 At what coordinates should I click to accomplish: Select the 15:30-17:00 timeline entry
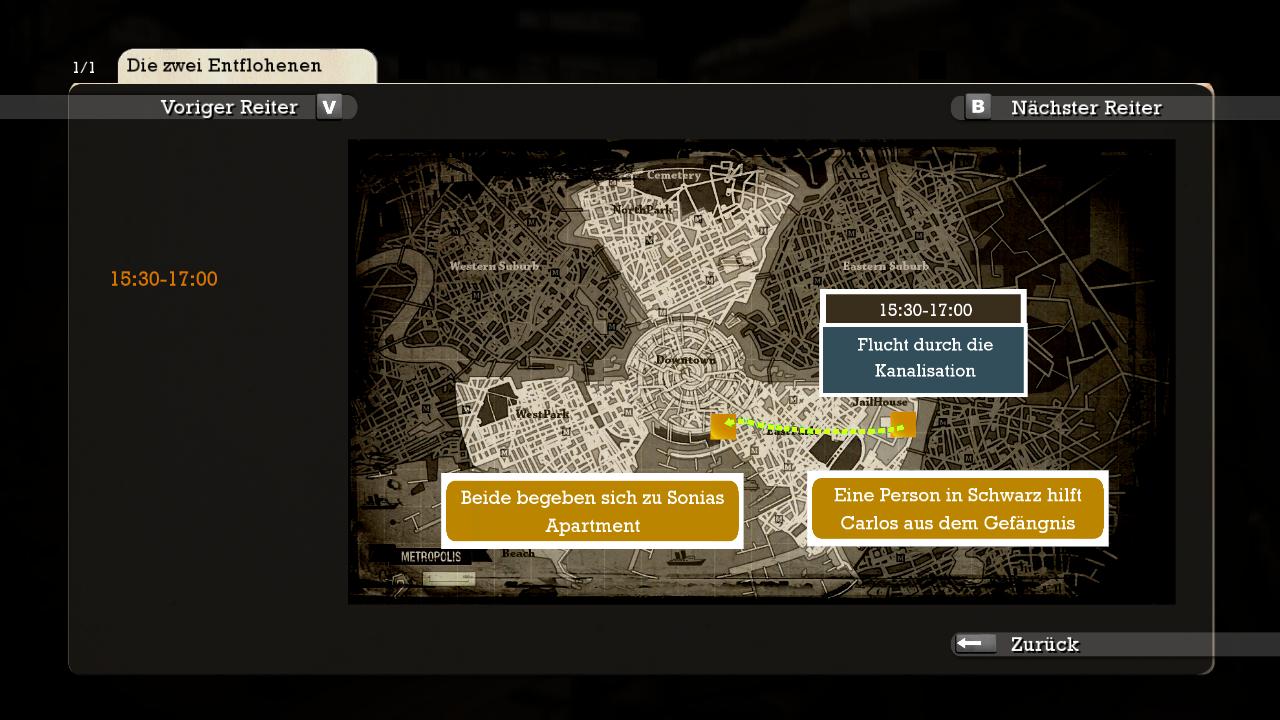click(164, 279)
